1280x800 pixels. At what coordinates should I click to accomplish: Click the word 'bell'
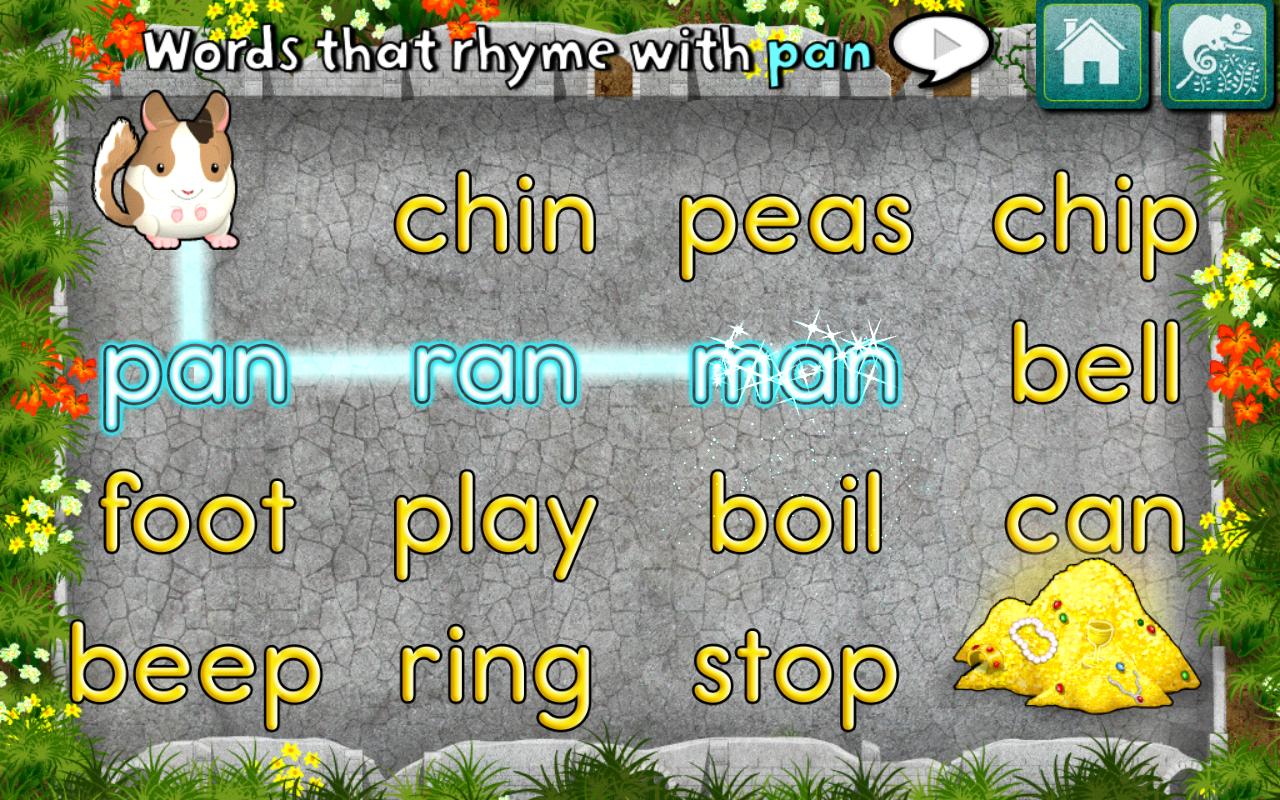tap(1093, 375)
